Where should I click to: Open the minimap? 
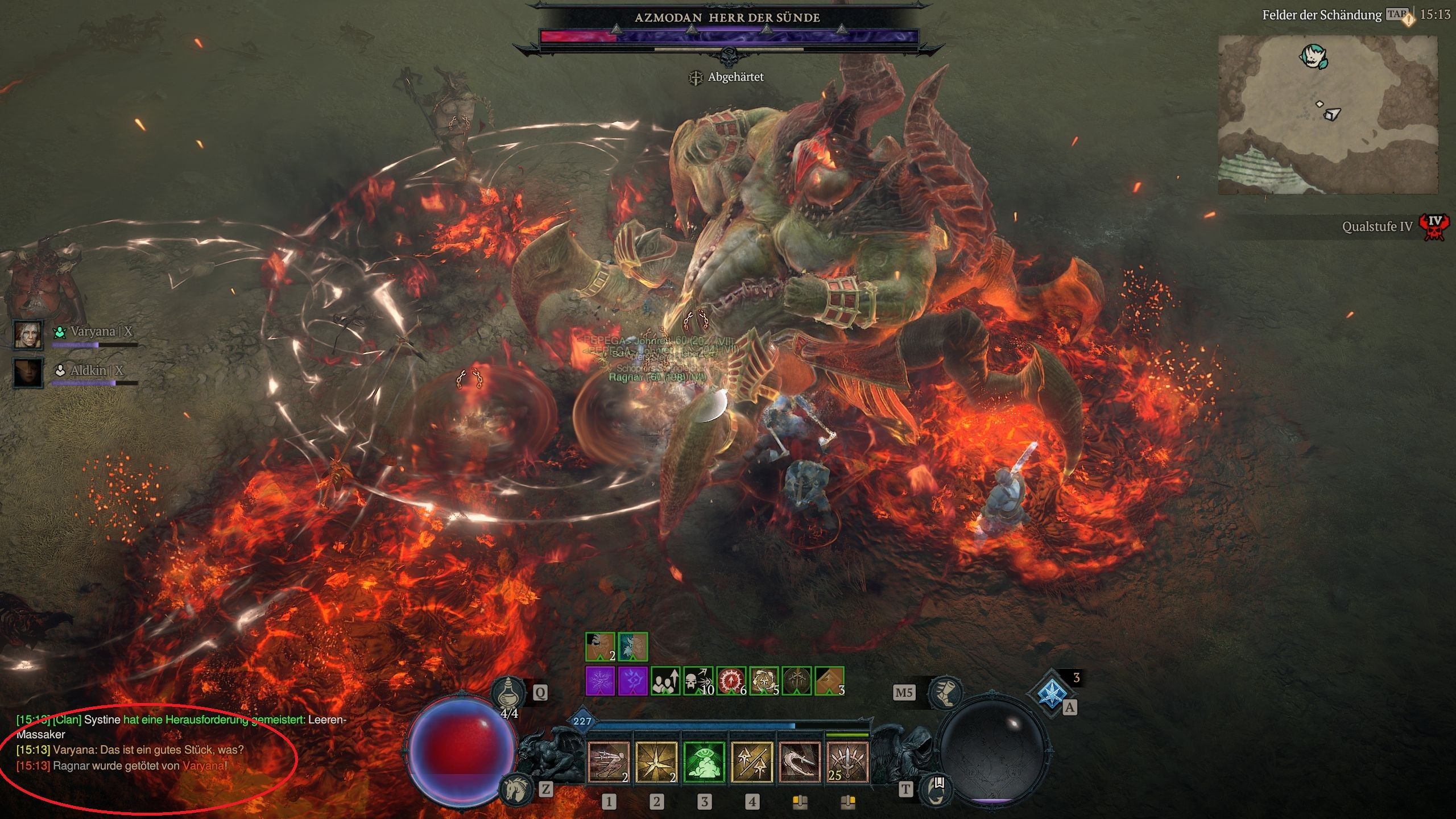(1327, 114)
